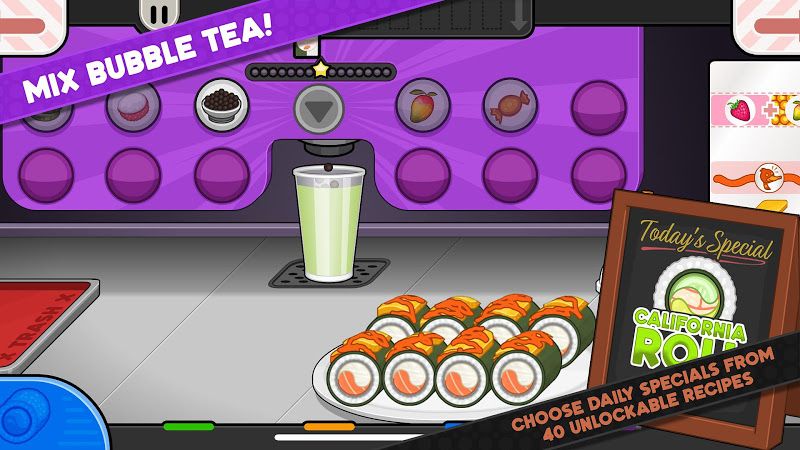This screenshot has height=450, width=800.
Task: Select the green station tab
Action: click(x=188, y=427)
